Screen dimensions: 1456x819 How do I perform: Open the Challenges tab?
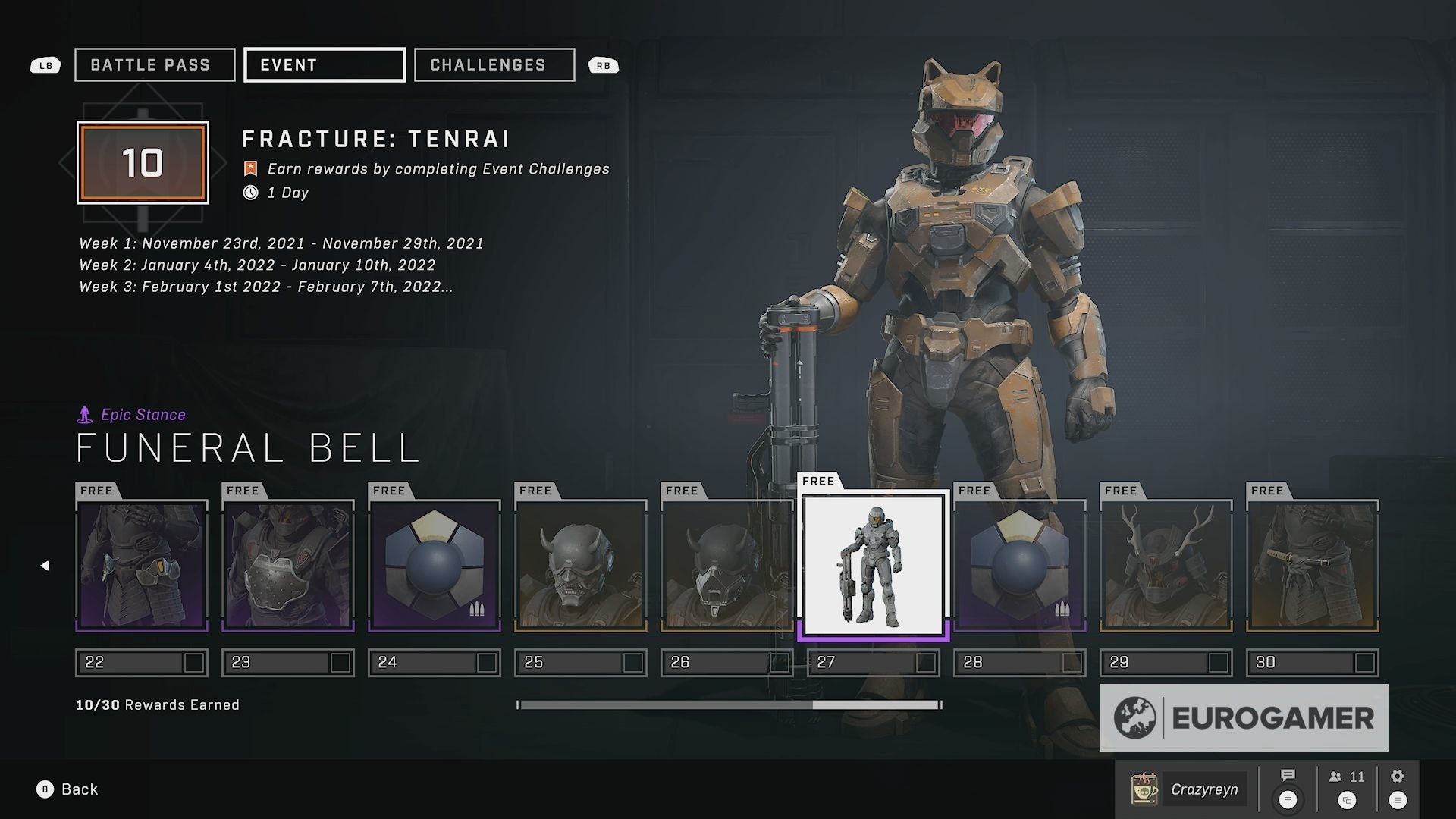pos(494,65)
